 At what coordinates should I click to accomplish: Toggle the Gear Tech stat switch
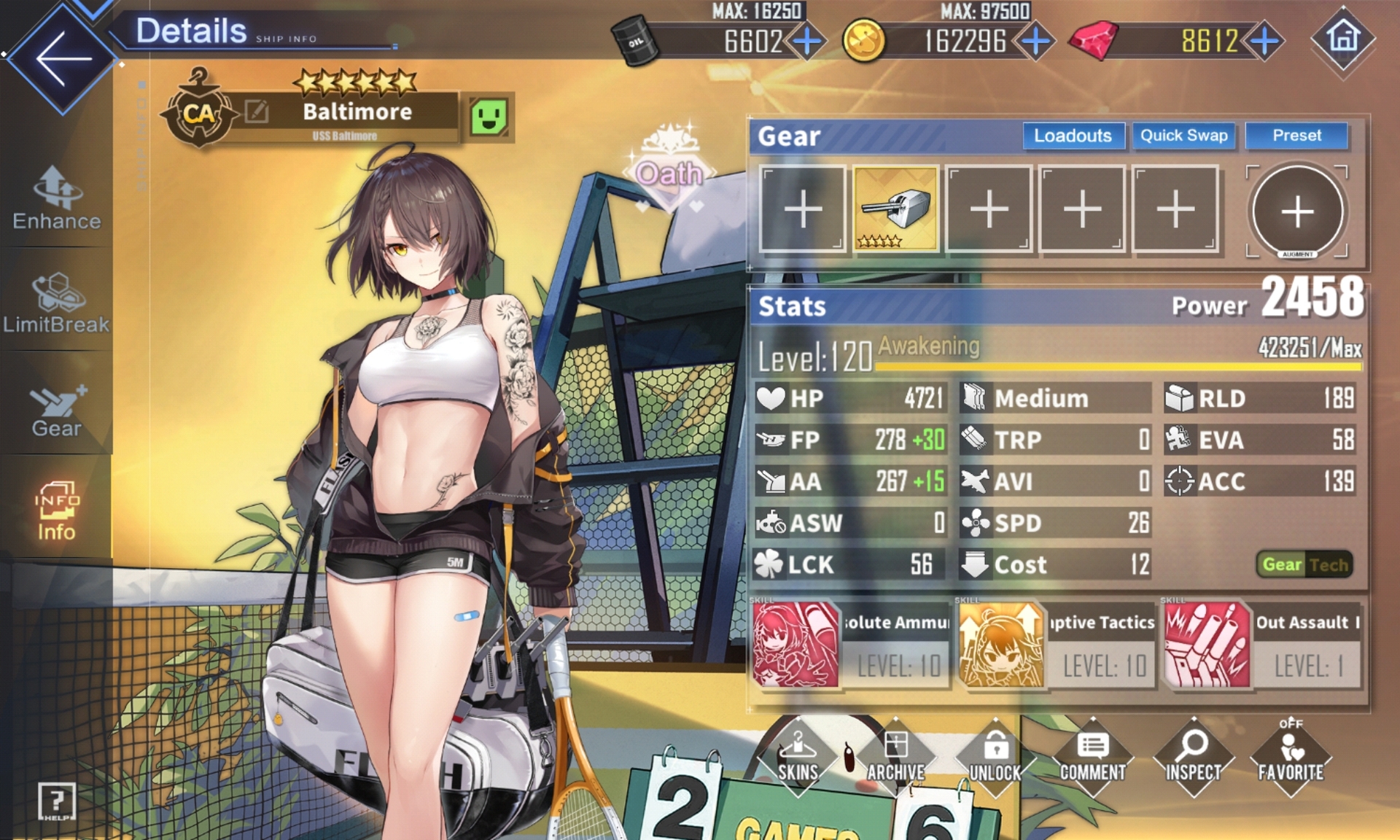1304,564
